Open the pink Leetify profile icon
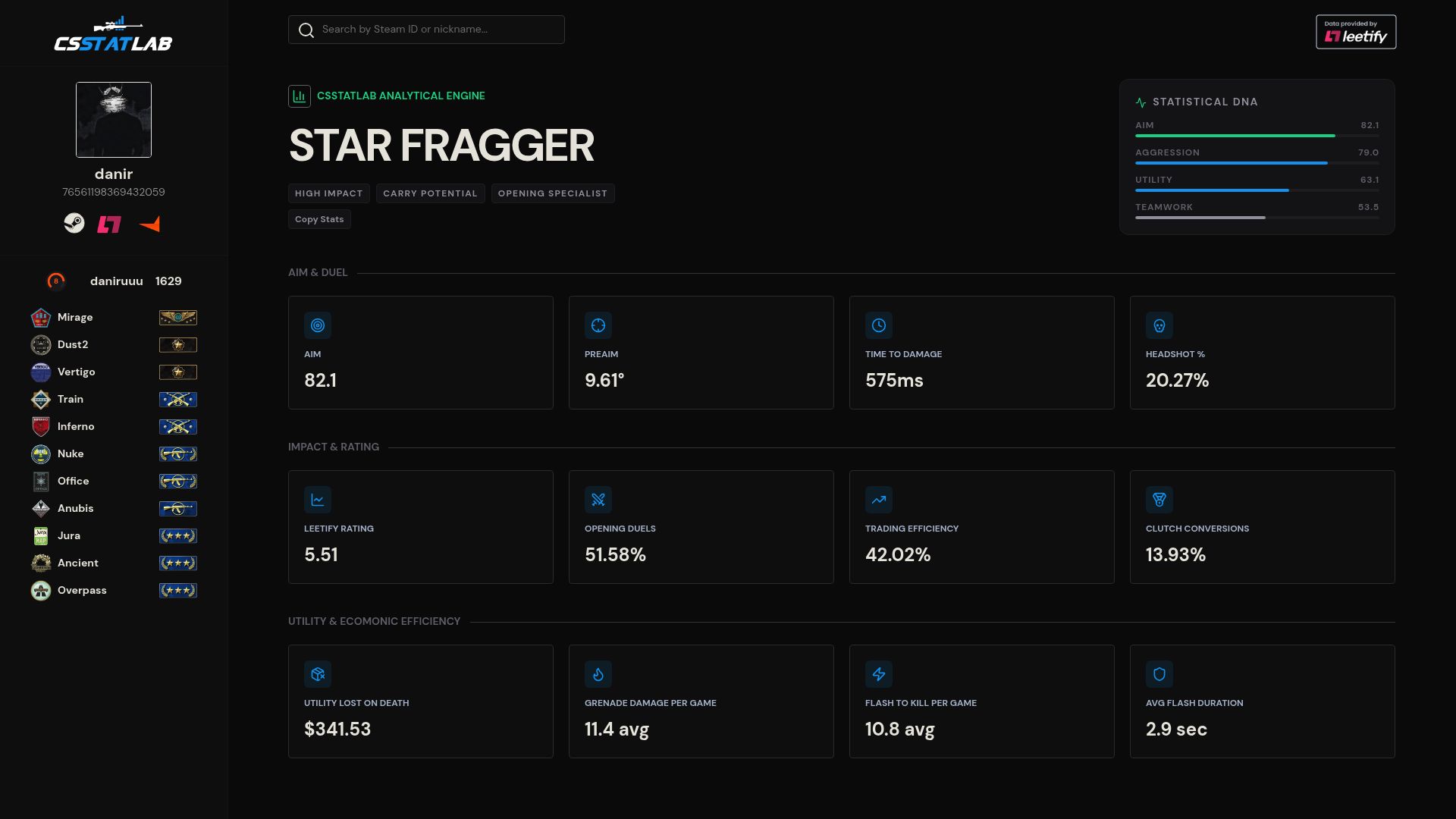 [109, 224]
